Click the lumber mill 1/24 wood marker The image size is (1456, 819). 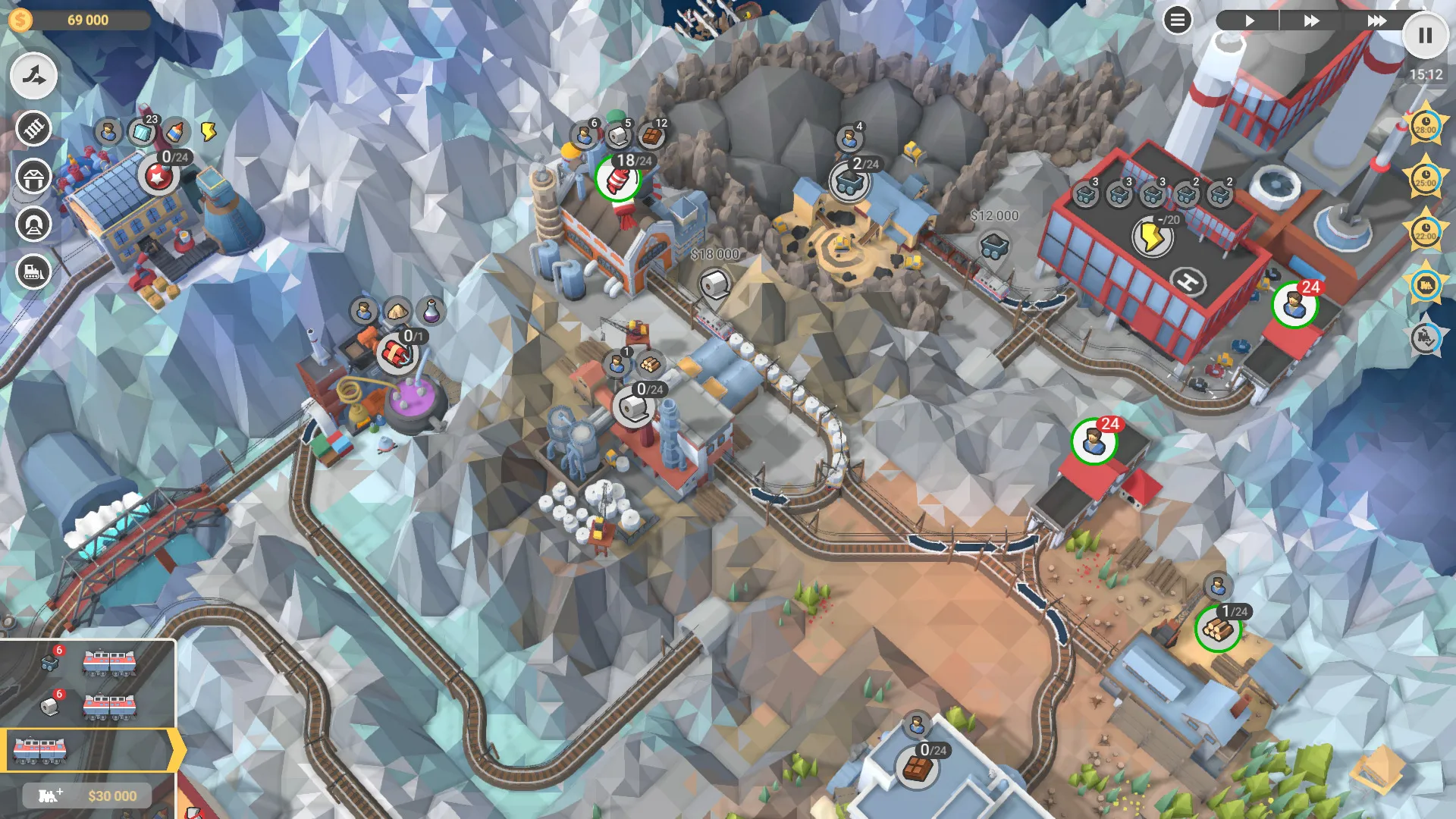pos(1217,629)
